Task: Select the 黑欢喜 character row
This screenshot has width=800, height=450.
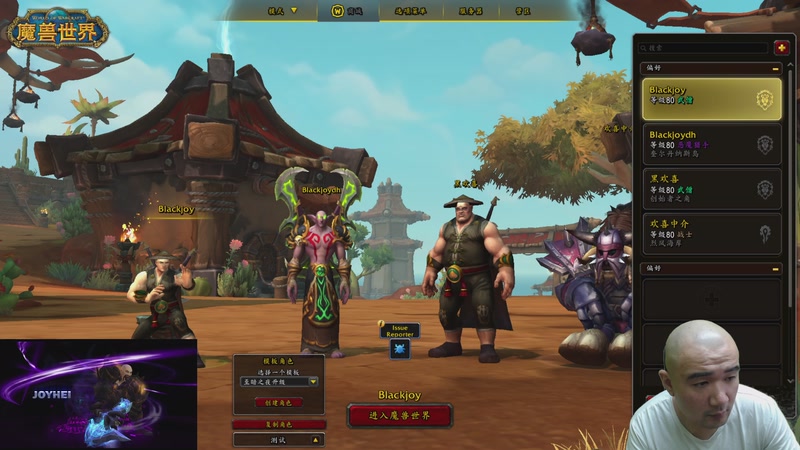Action: tap(711, 188)
